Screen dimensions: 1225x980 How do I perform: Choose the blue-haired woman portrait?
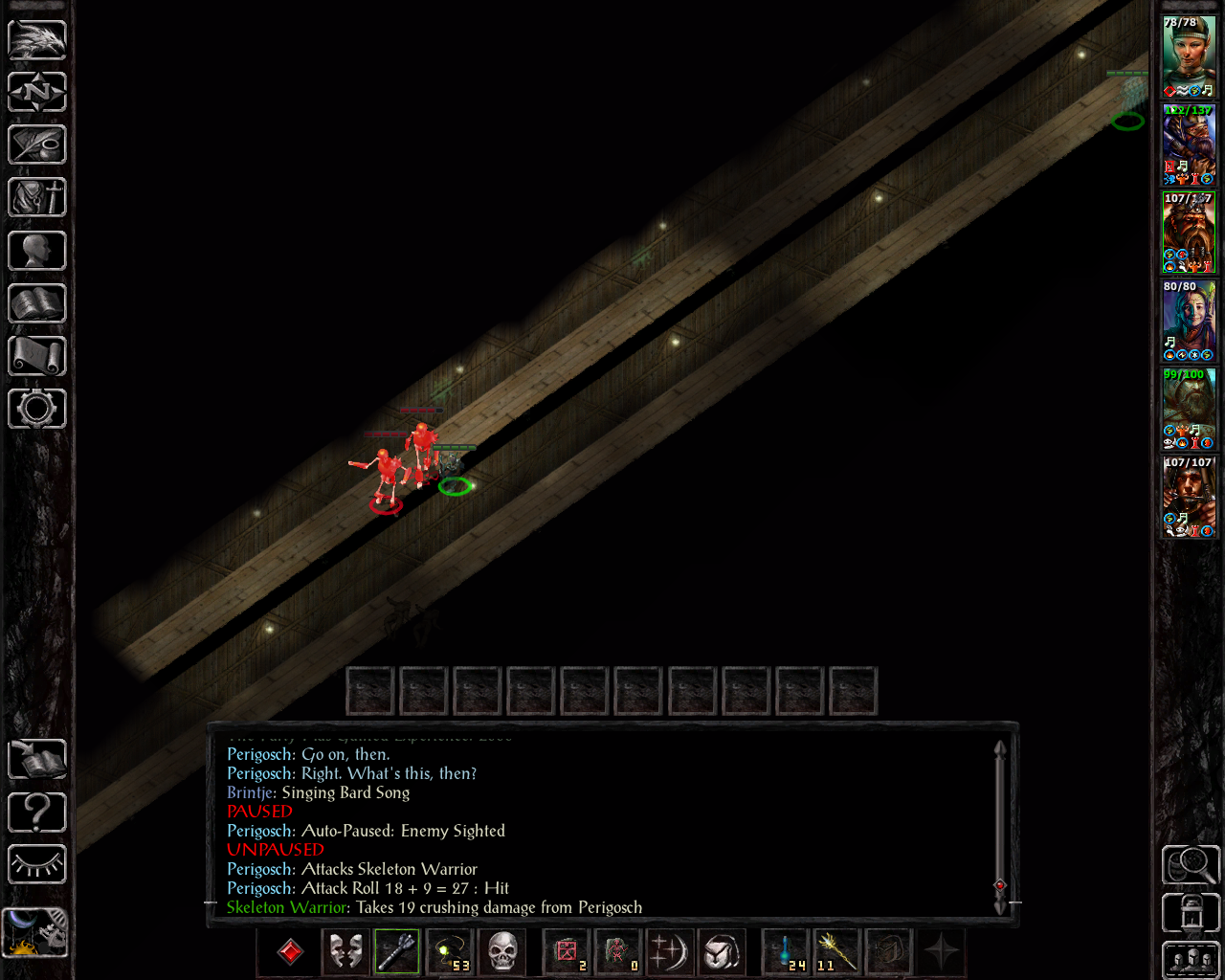coord(1189,321)
